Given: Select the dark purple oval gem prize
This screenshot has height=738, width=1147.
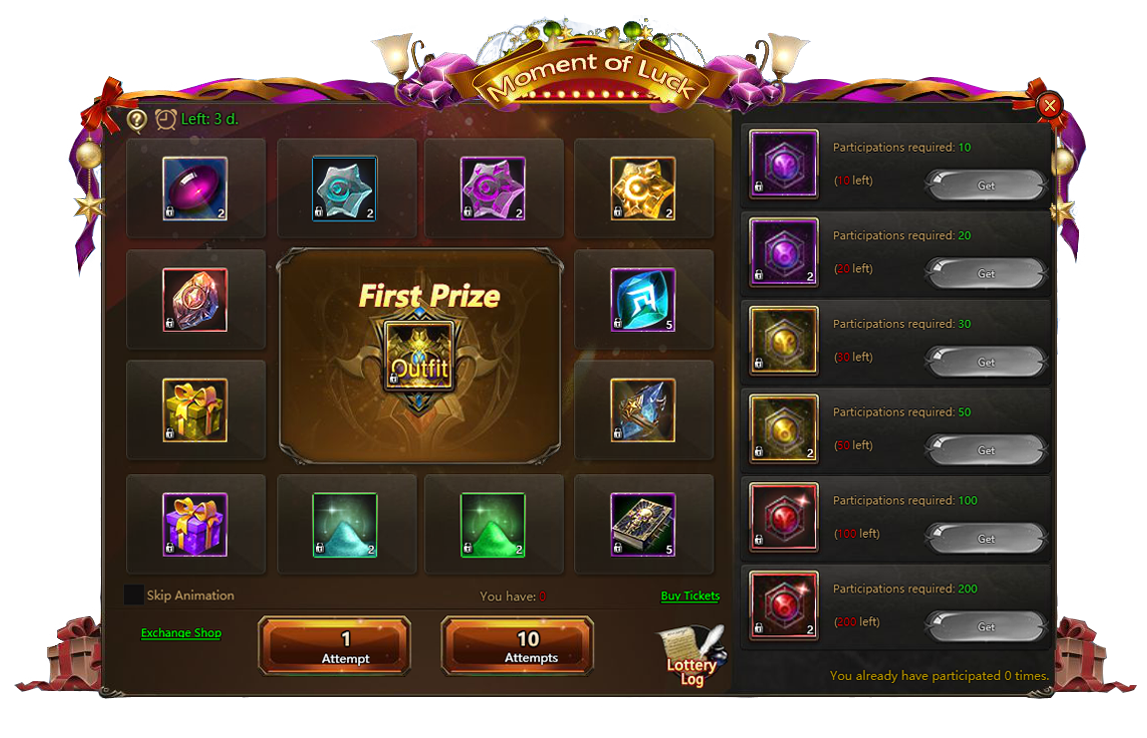Looking at the screenshot, I should (195, 188).
